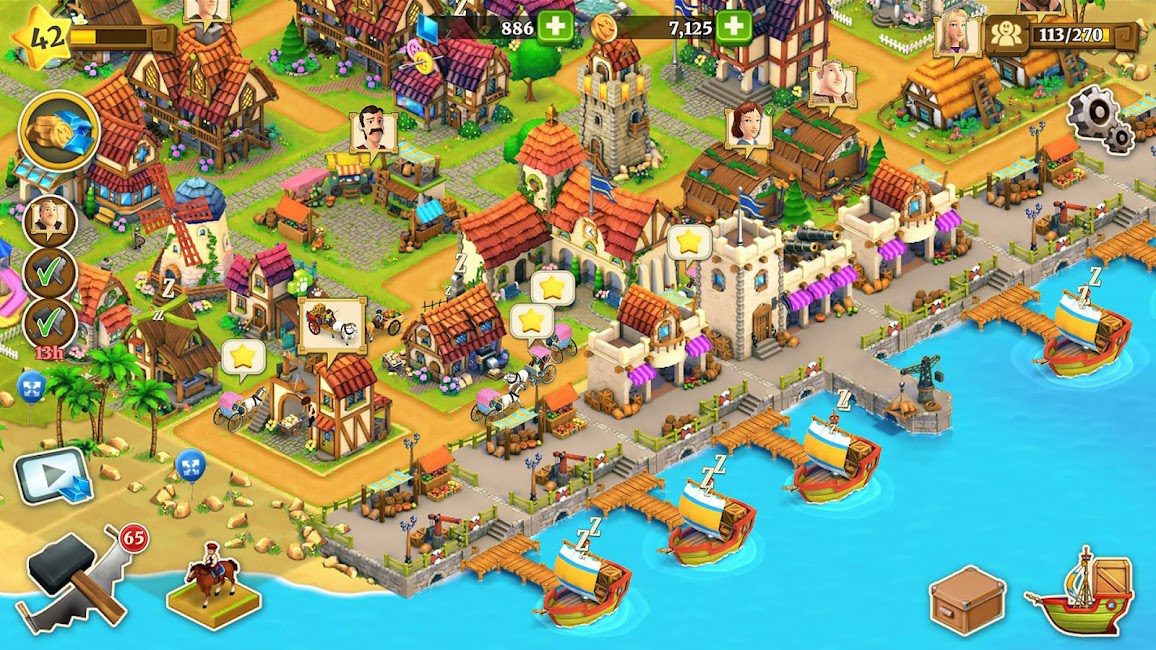The width and height of the screenshot is (1156, 650).
Task: Buy more gold coins with the plus button
Action: tap(733, 27)
